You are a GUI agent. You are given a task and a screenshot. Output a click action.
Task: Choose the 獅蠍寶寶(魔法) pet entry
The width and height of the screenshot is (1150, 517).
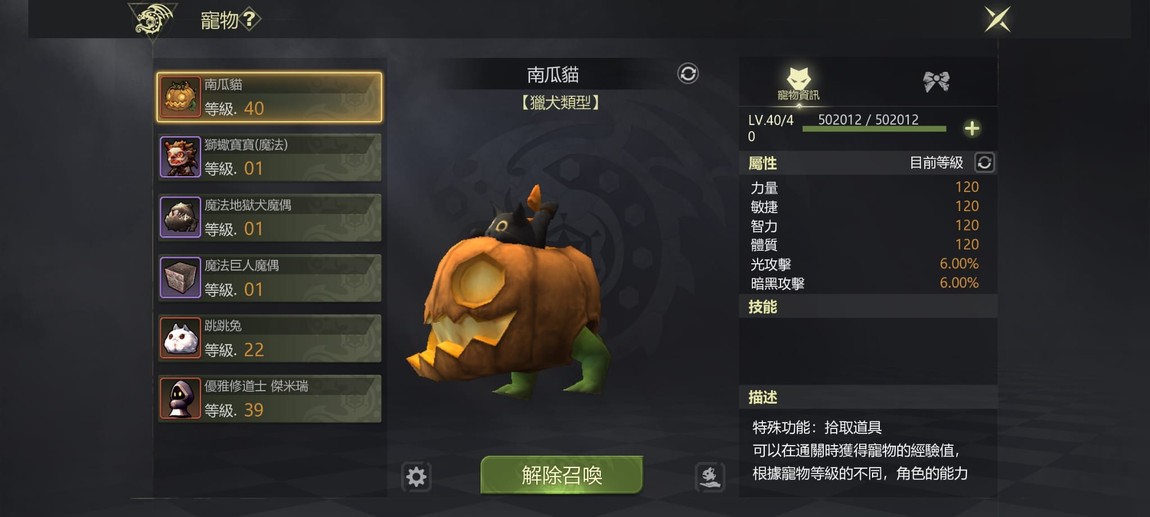click(269, 157)
